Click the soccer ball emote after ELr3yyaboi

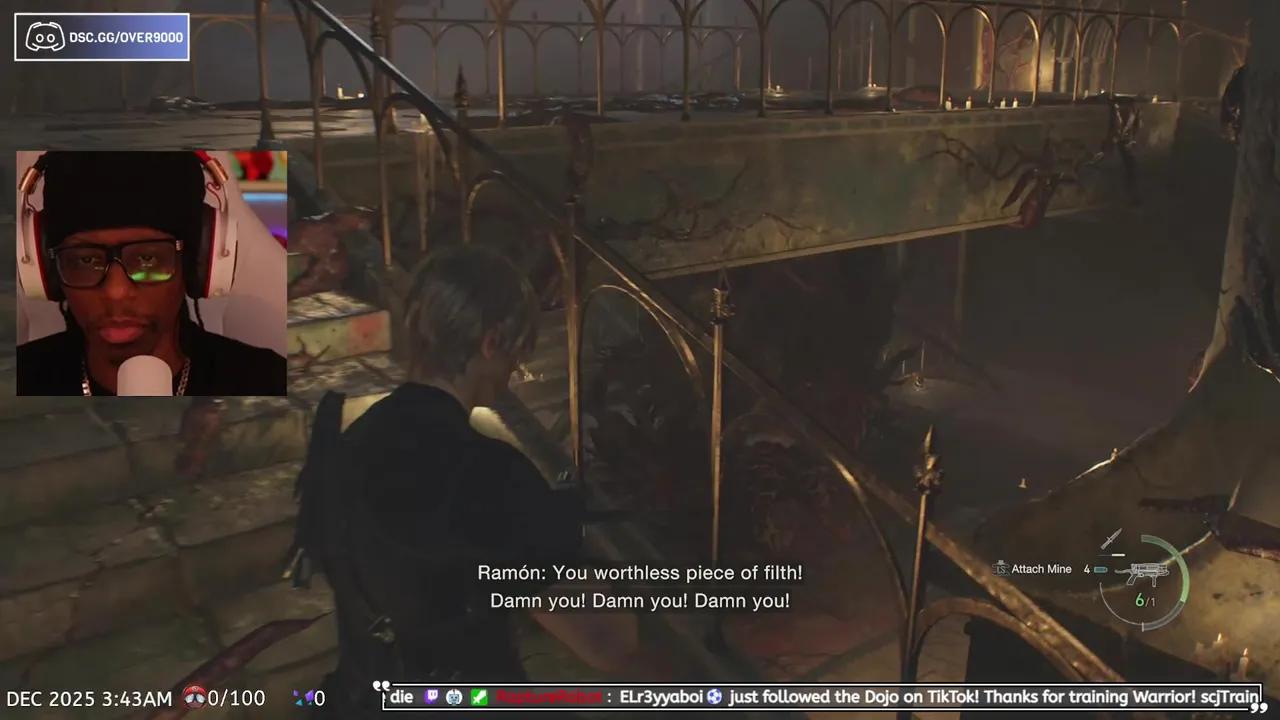click(x=714, y=697)
